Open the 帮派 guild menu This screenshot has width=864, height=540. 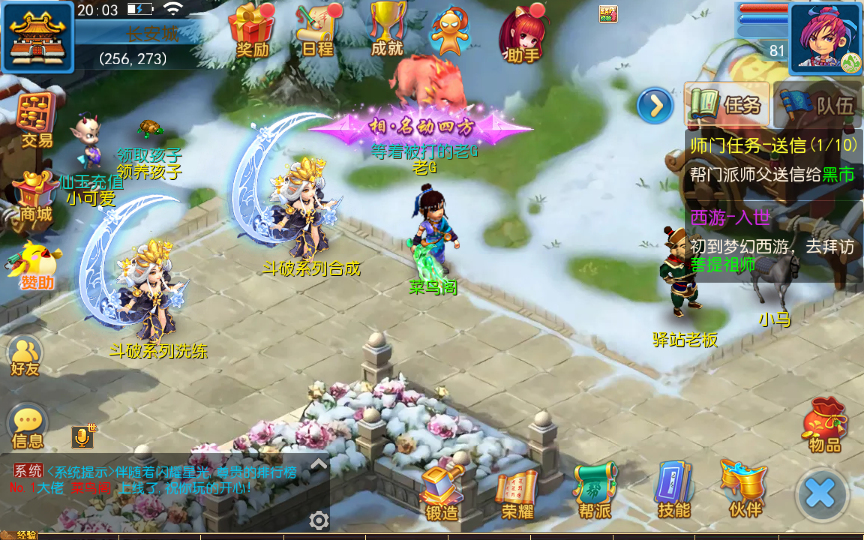coord(595,492)
